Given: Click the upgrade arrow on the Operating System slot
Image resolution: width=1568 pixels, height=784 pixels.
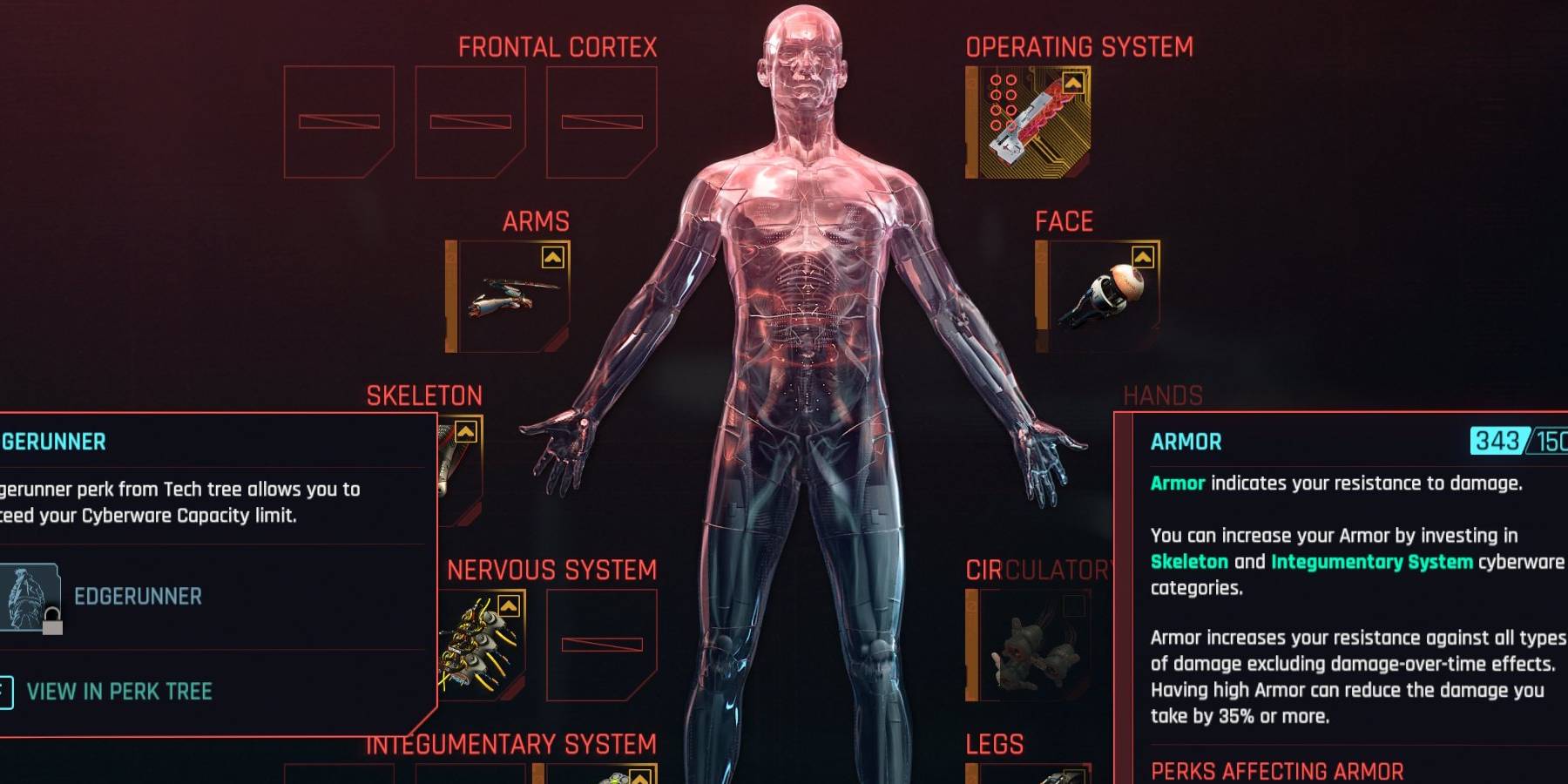Looking at the screenshot, I should click(x=1073, y=81).
